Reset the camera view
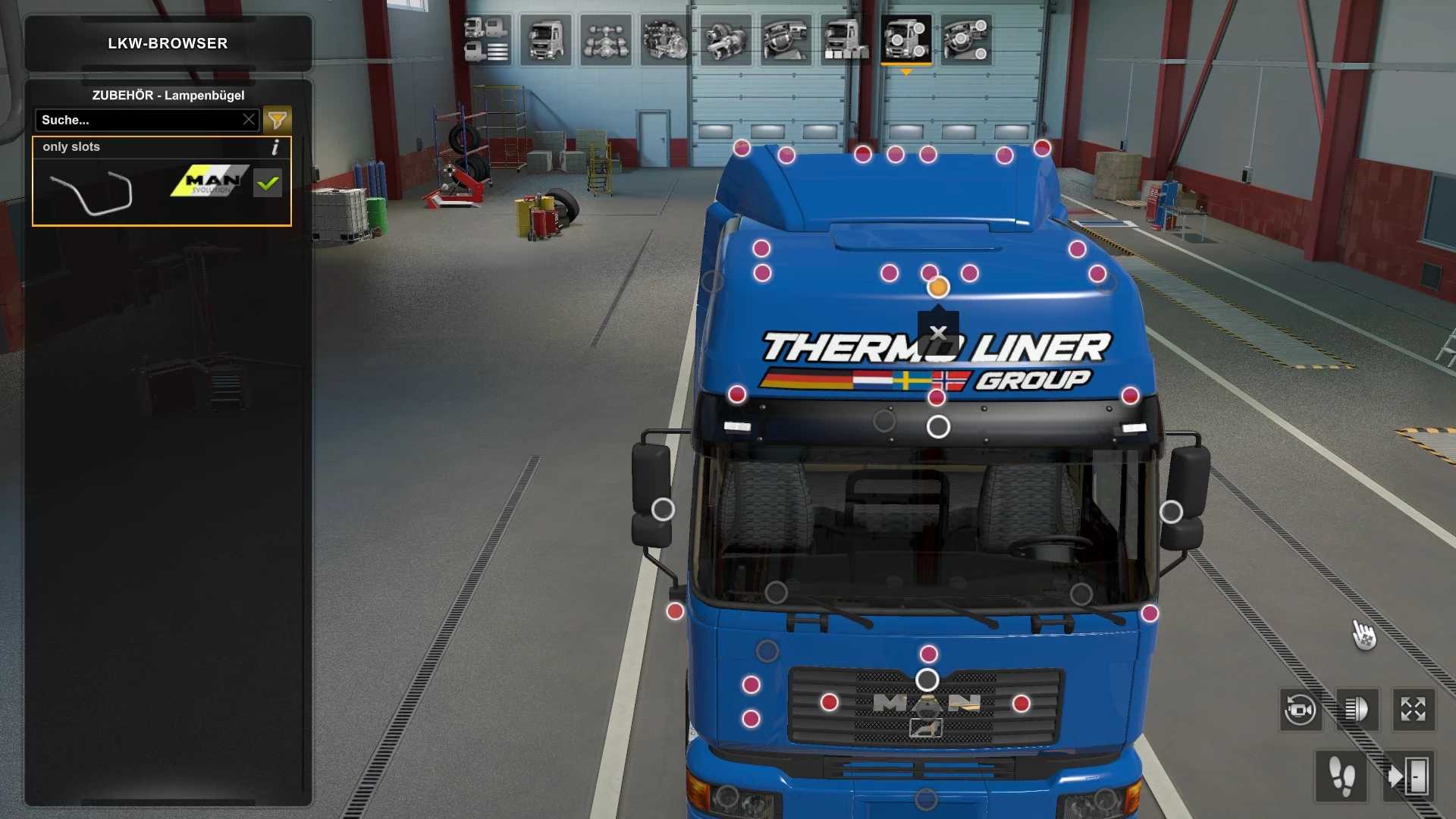1456x819 pixels. point(1300,711)
